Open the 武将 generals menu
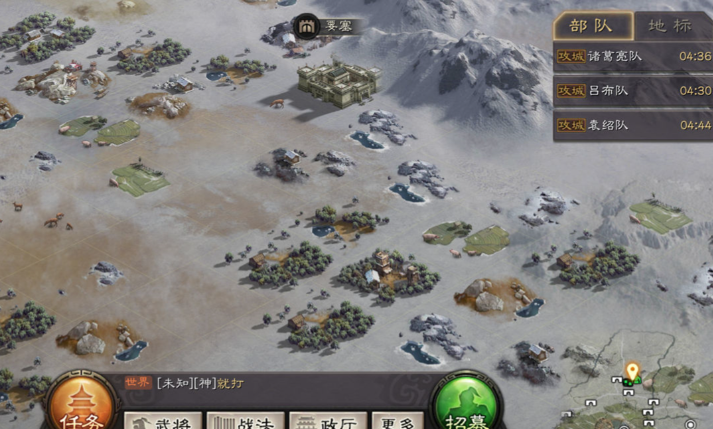The height and width of the screenshot is (429, 713). [x=163, y=421]
